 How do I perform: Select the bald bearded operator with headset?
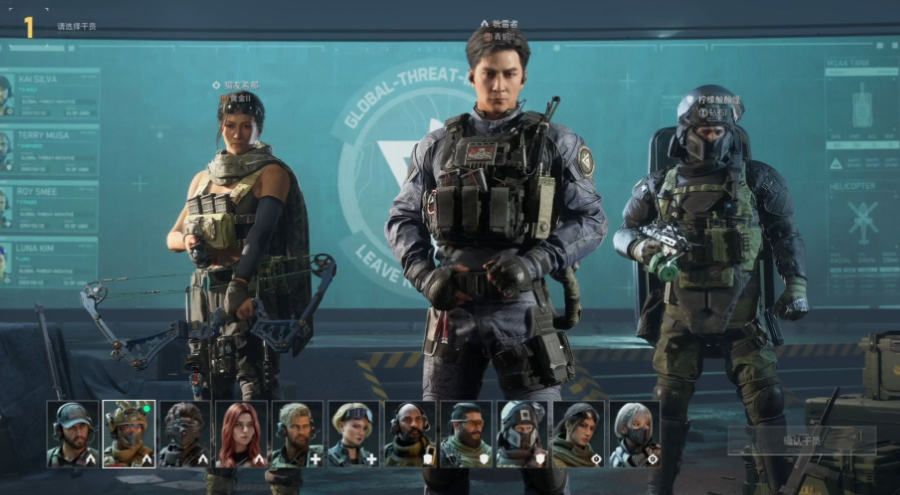click(410, 434)
